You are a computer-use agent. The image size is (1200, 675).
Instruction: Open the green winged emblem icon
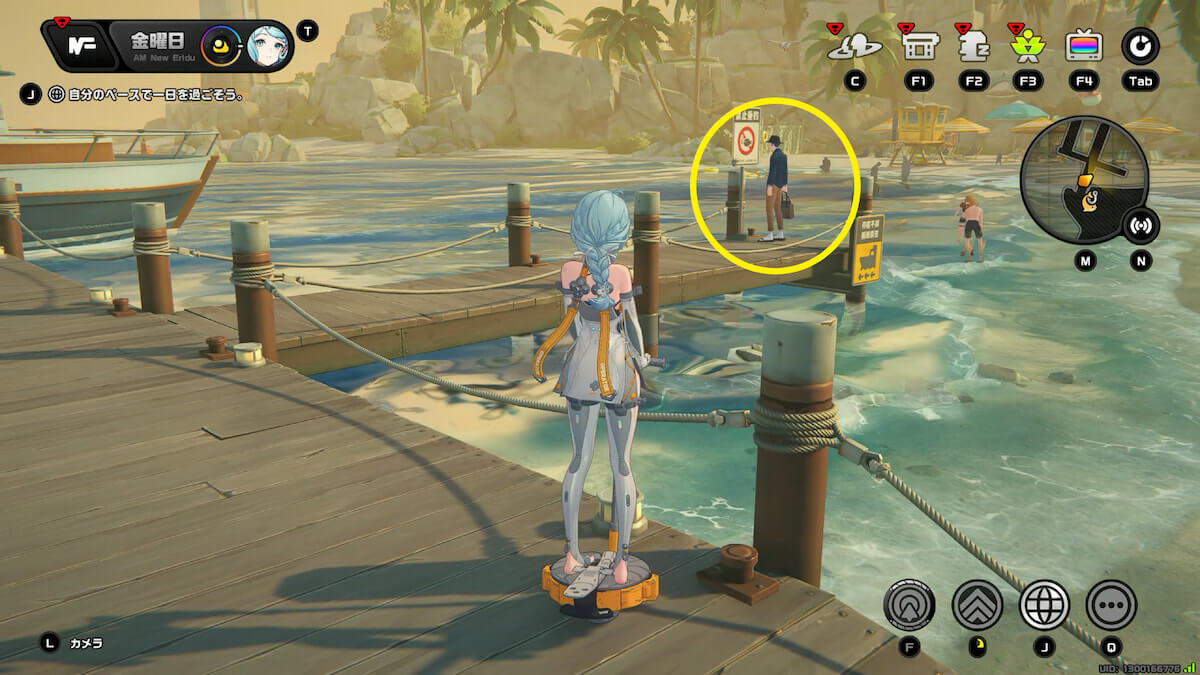[1027, 46]
